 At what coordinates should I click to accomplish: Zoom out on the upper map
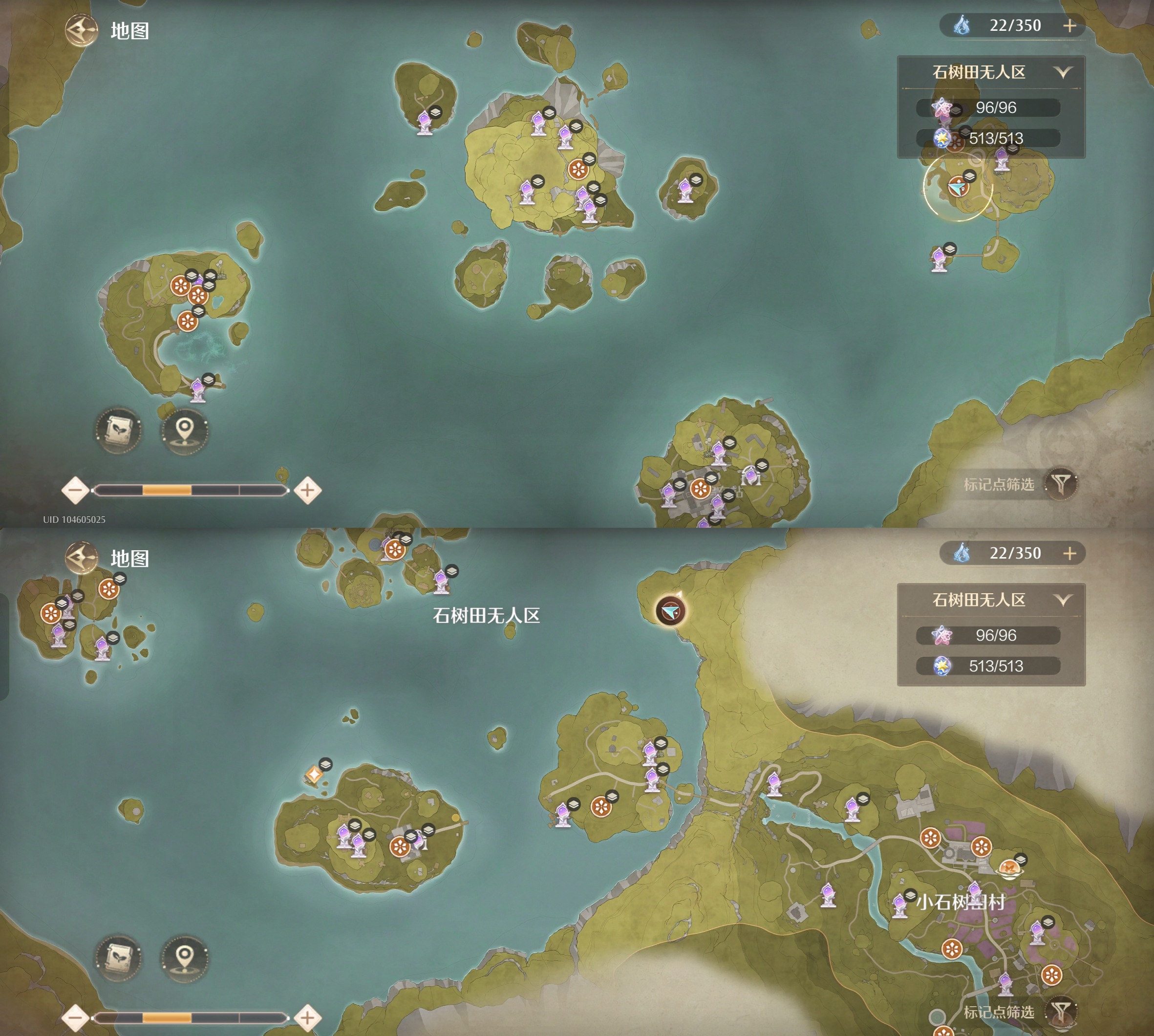pyautogui.click(x=75, y=490)
